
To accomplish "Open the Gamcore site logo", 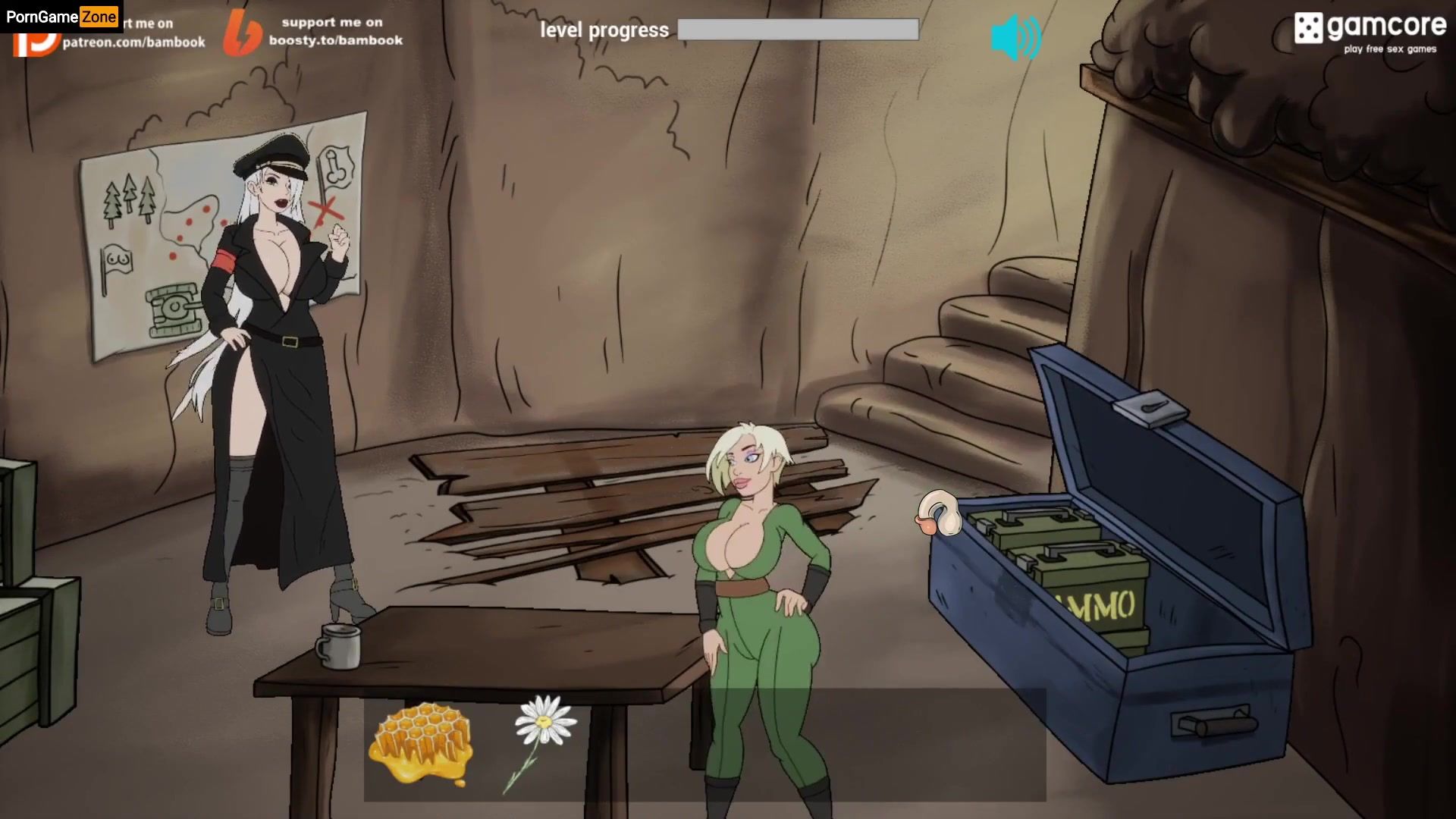I will (1370, 33).
